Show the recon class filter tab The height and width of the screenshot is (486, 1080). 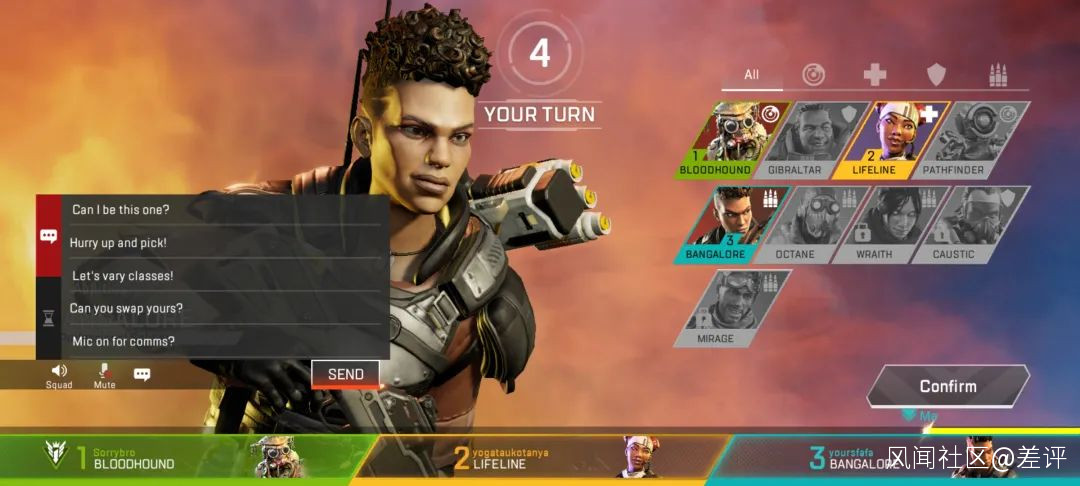coord(813,75)
